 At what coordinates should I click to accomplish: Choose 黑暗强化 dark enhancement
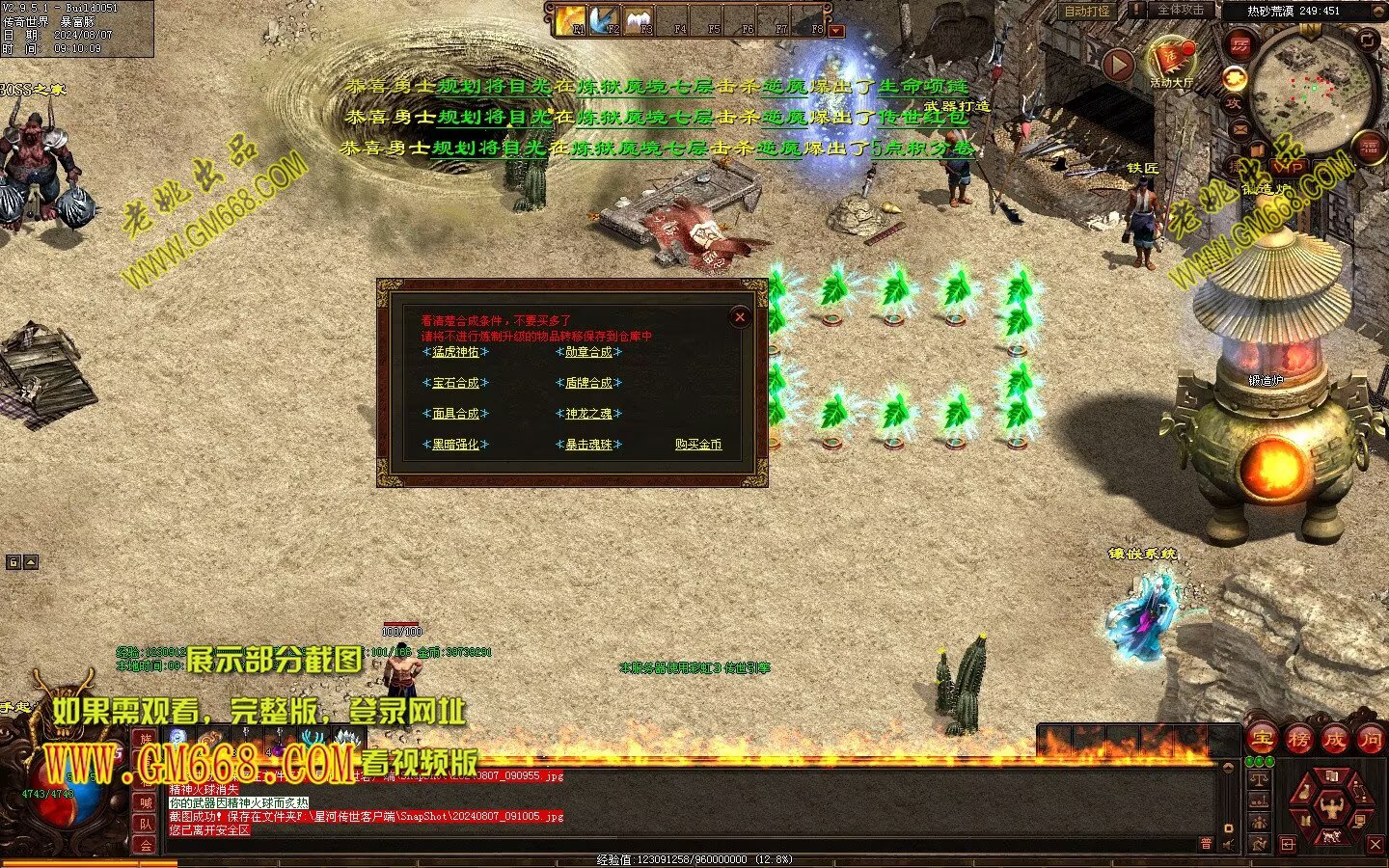(x=455, y=445)
